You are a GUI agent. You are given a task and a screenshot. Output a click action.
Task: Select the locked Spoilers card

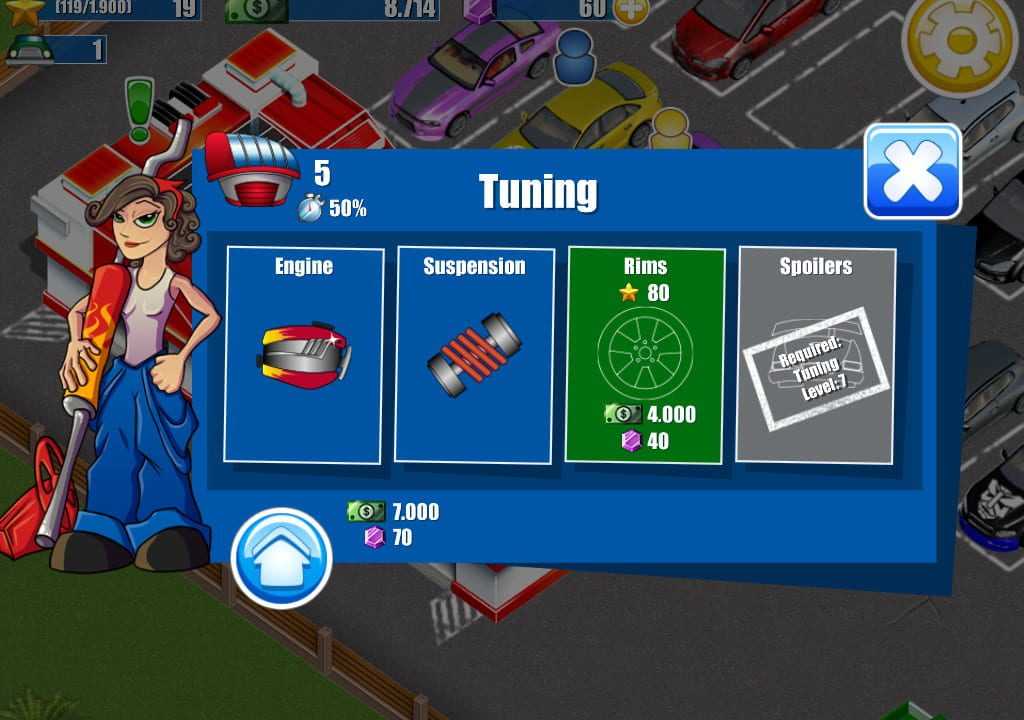point(815,355)
